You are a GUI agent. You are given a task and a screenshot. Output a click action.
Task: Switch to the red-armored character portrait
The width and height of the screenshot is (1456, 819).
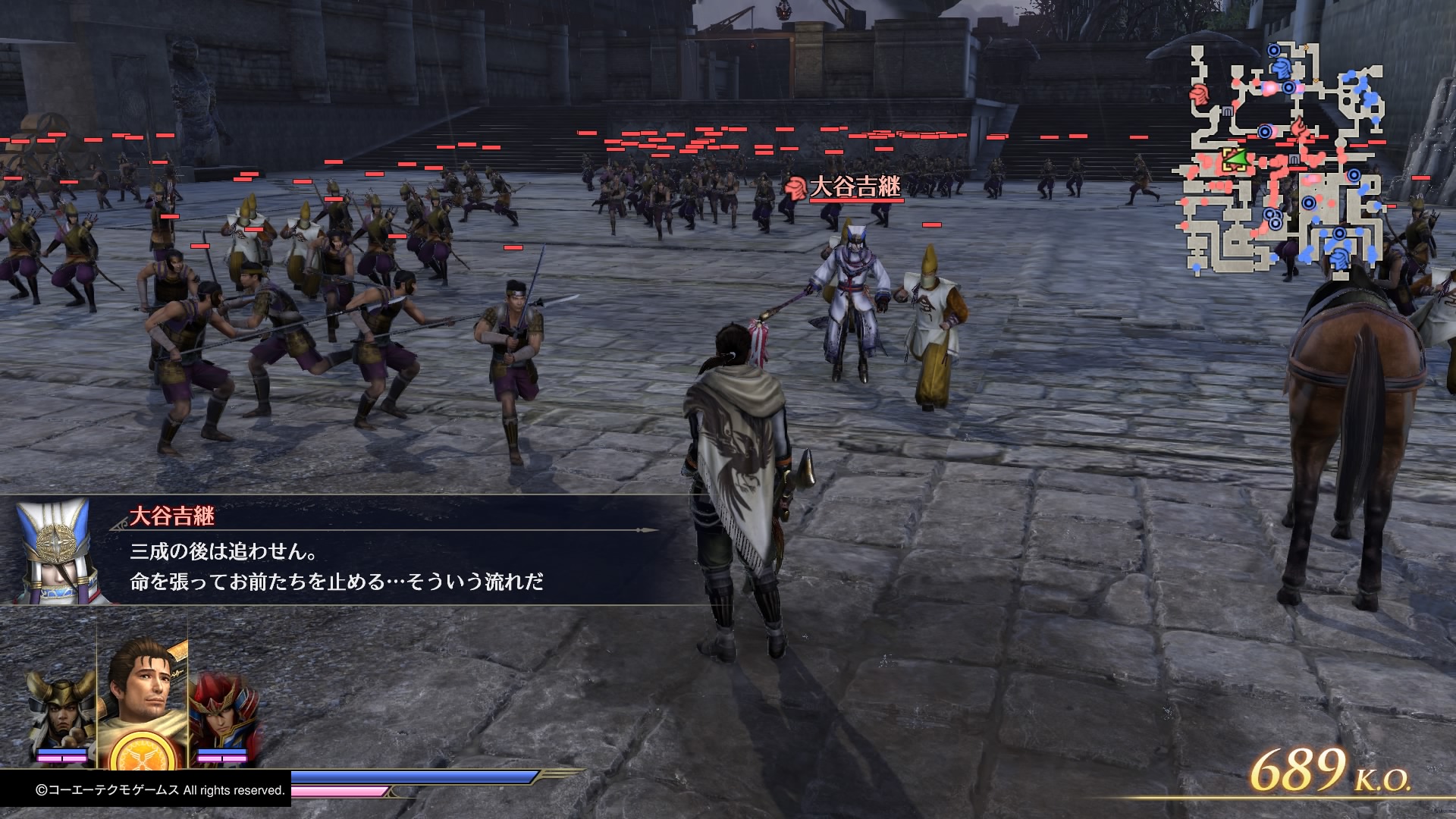tap(221, 713)
